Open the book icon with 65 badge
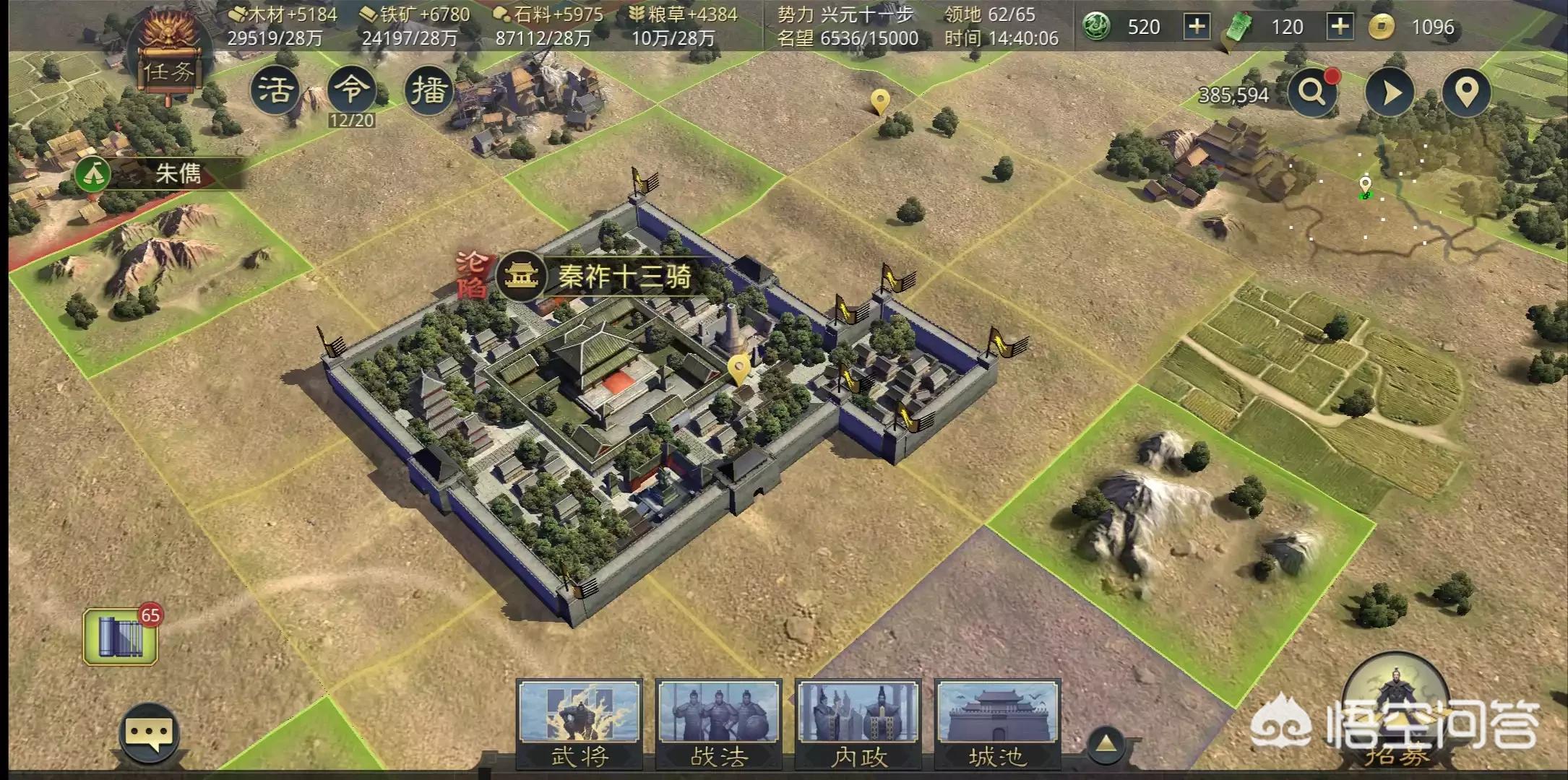The width and height of the screenshot is (1568, 780). click(x=121, y=636)
